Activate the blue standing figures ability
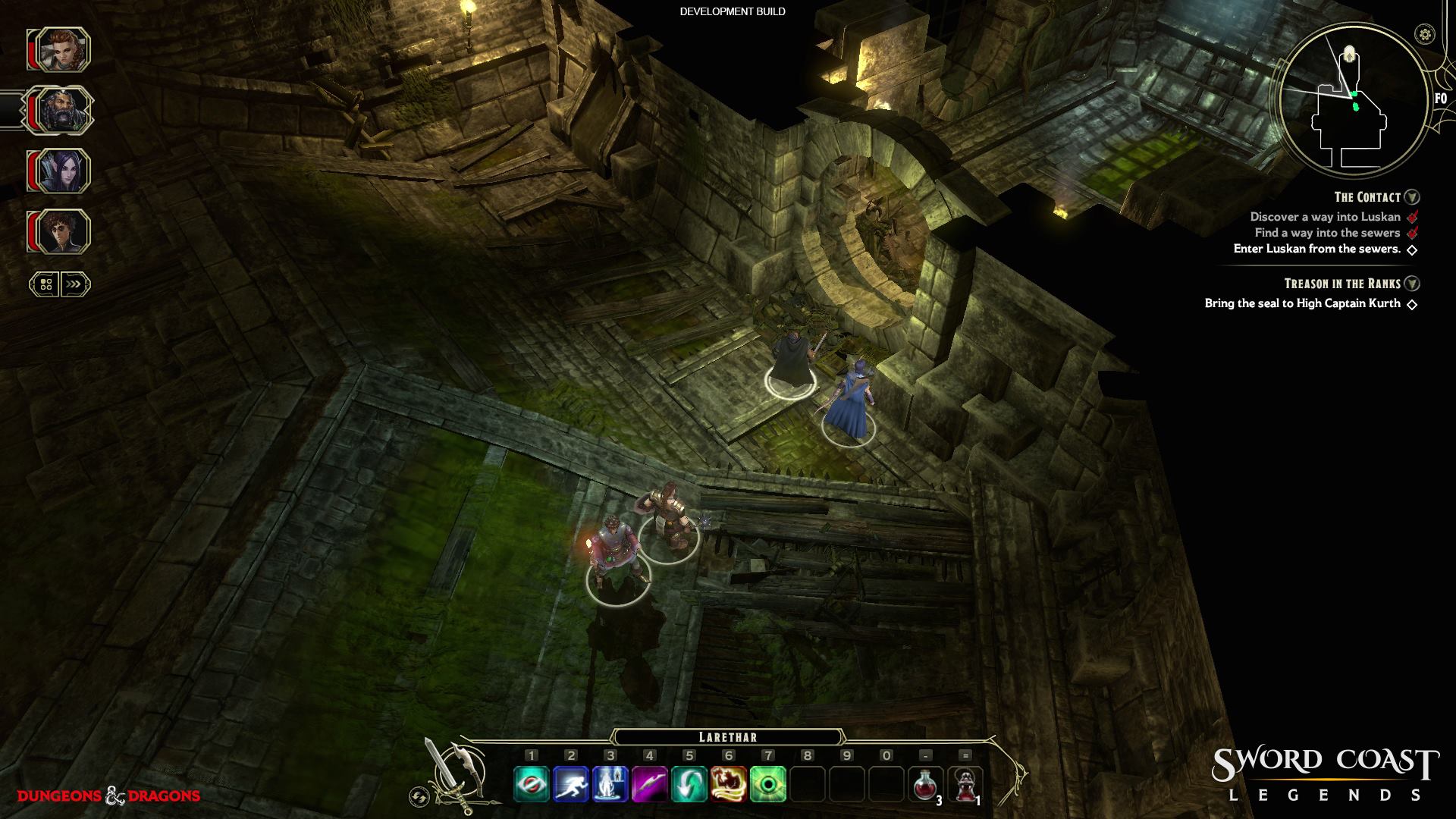The image size is (1456, 819). tap(610, 784)
